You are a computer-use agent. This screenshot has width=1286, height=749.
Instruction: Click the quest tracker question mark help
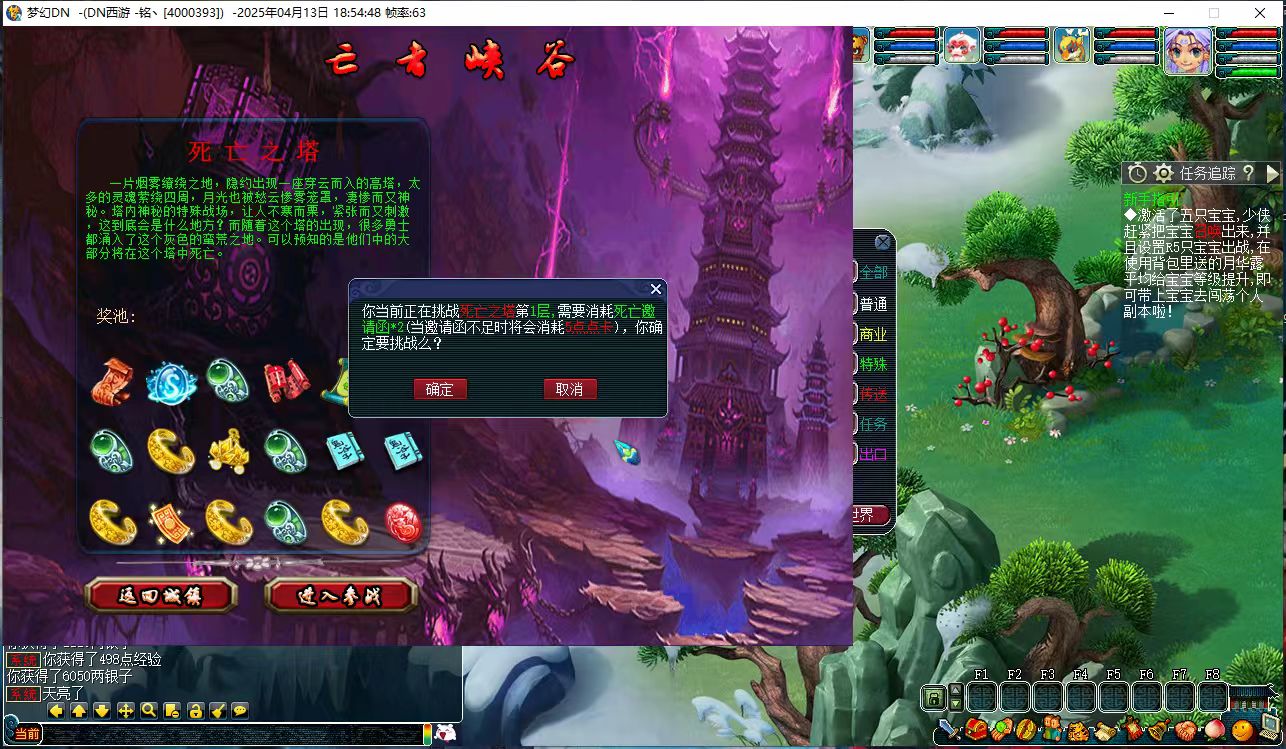click(1248, 173)
